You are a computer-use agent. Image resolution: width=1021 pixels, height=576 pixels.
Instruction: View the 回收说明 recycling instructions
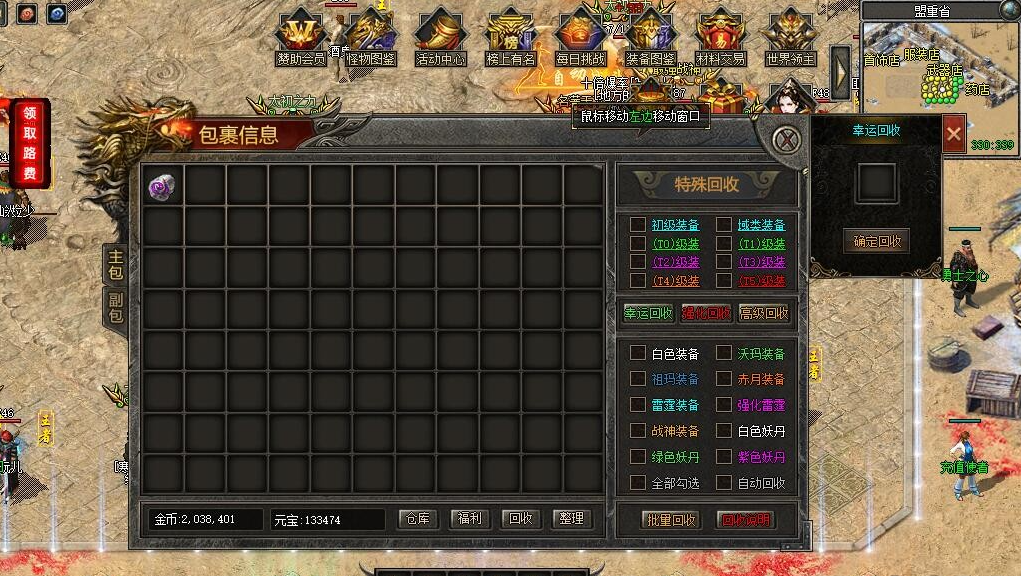tap(746, 520)
